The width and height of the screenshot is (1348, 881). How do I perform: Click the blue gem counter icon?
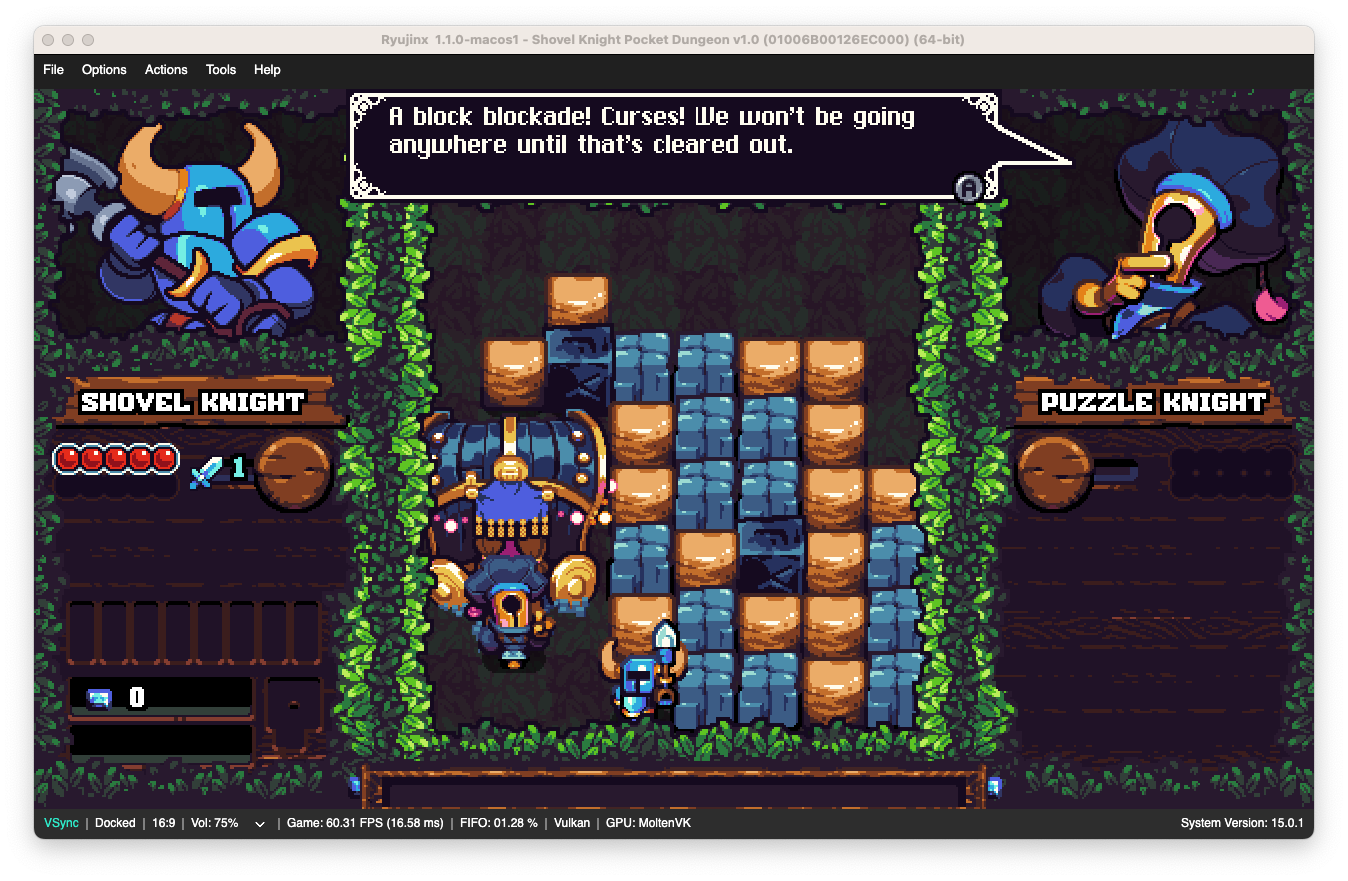tap(101, 697)
